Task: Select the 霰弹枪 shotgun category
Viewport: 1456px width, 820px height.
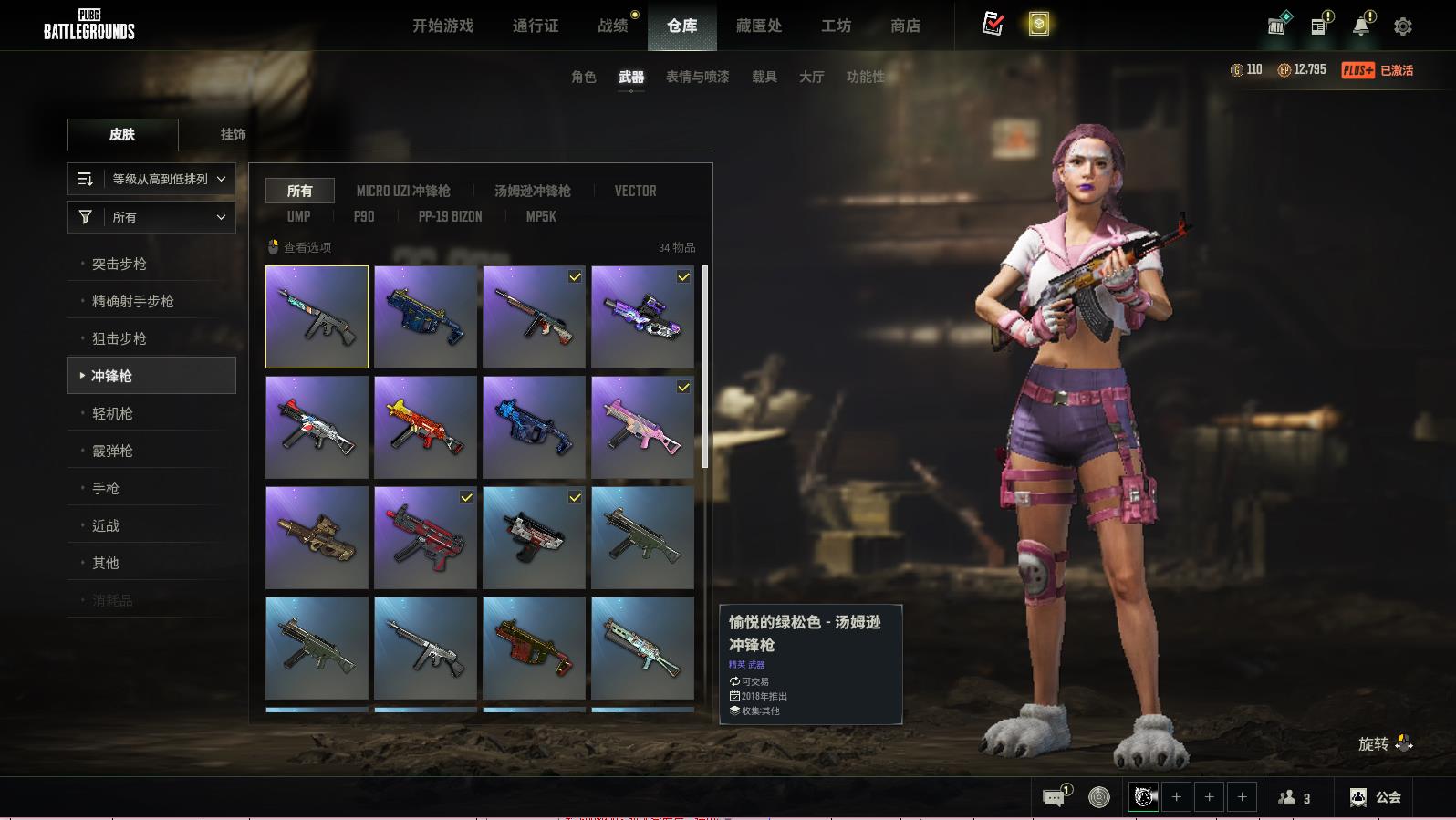Action: 112,451
